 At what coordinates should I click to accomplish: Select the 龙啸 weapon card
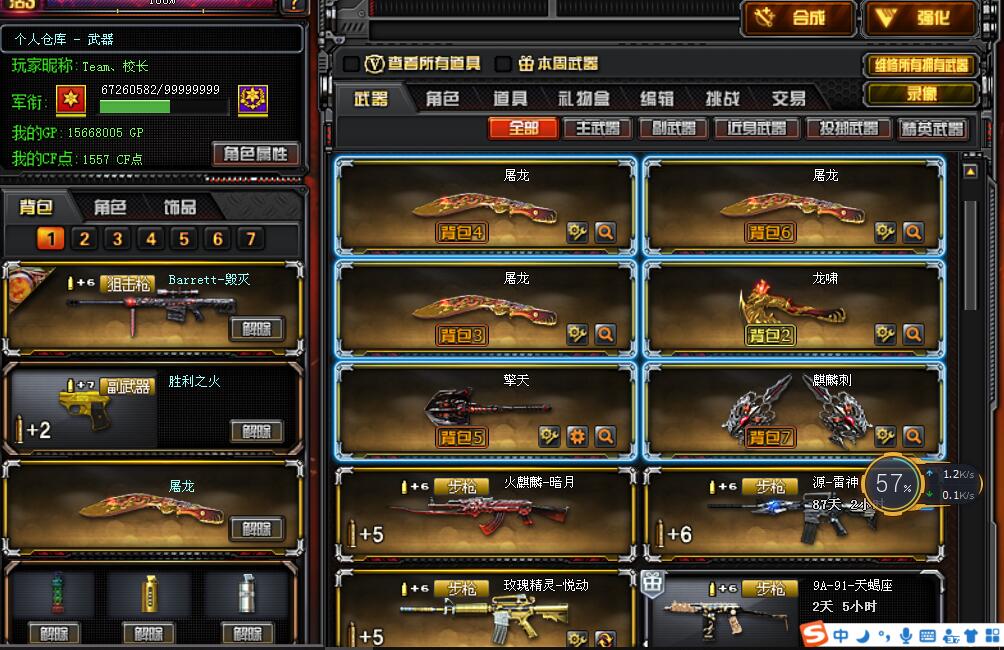[x=794, y=307]
